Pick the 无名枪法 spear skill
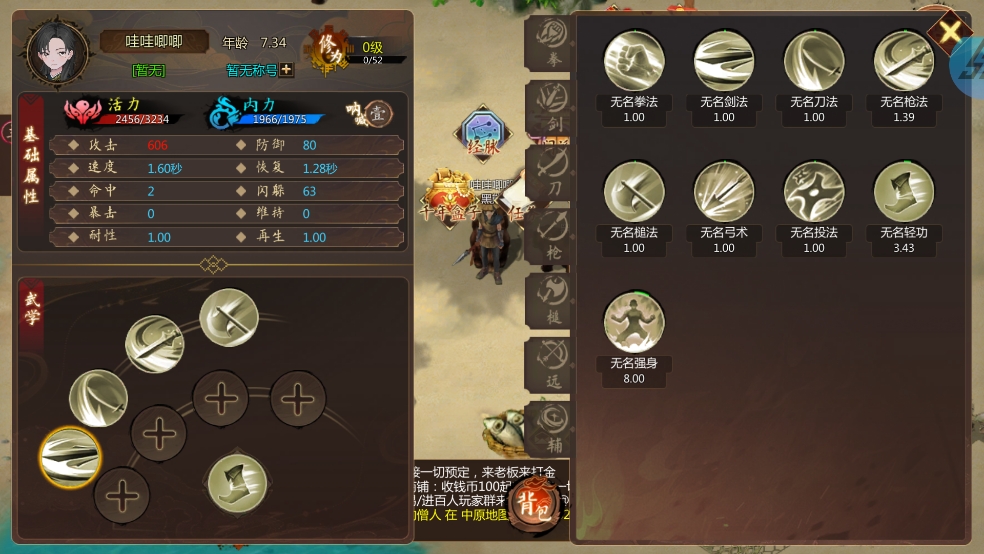Image resolution: width=984 pixels, height=554 pixels. pyautogui.click(x=904, y=61)
